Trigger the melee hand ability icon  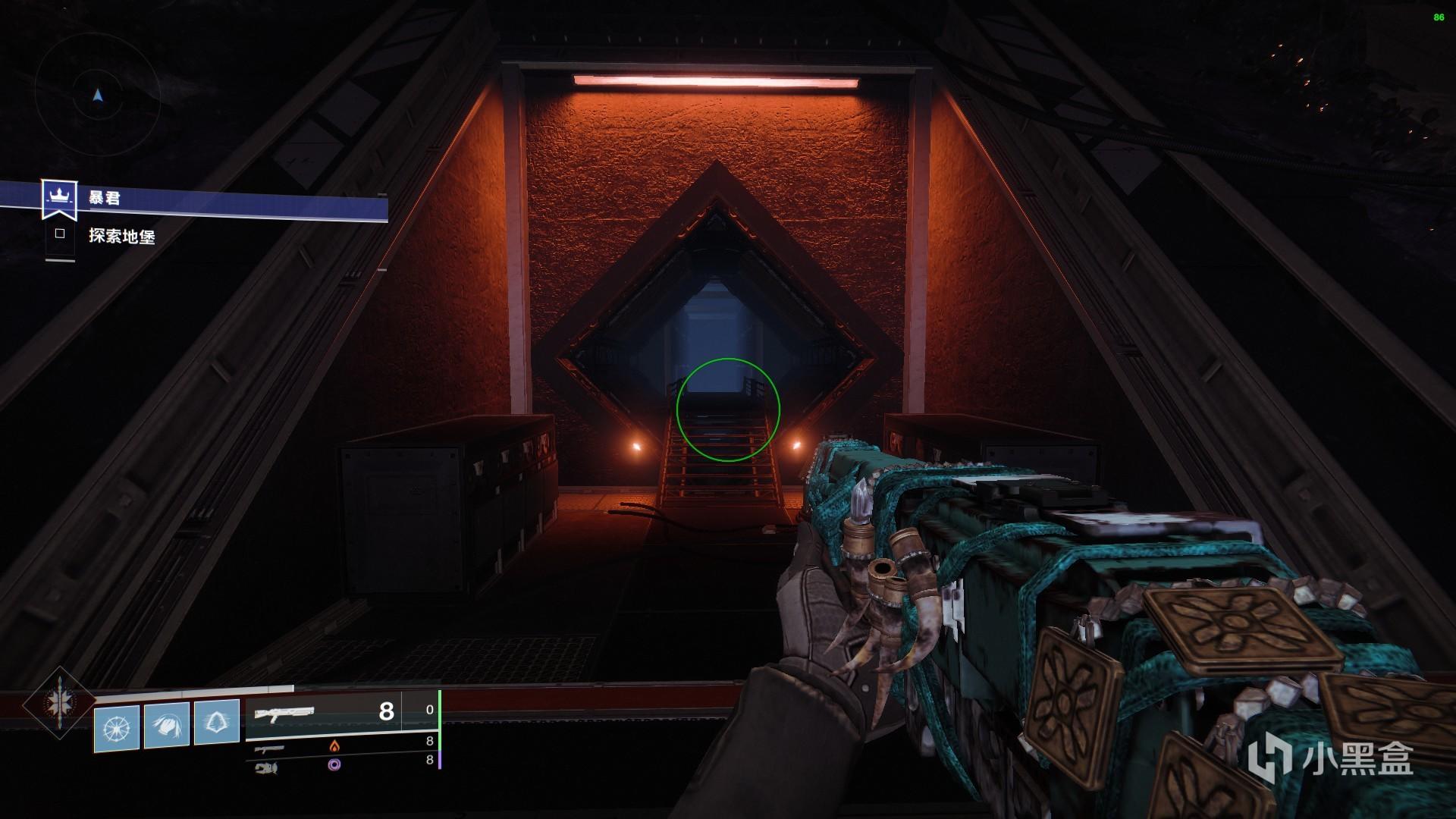(167, 725)
